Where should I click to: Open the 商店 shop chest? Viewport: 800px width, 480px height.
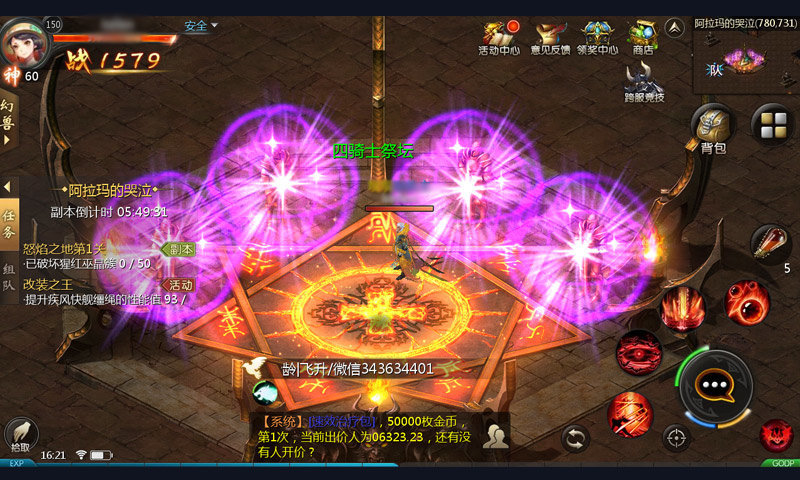coord(642,38)
